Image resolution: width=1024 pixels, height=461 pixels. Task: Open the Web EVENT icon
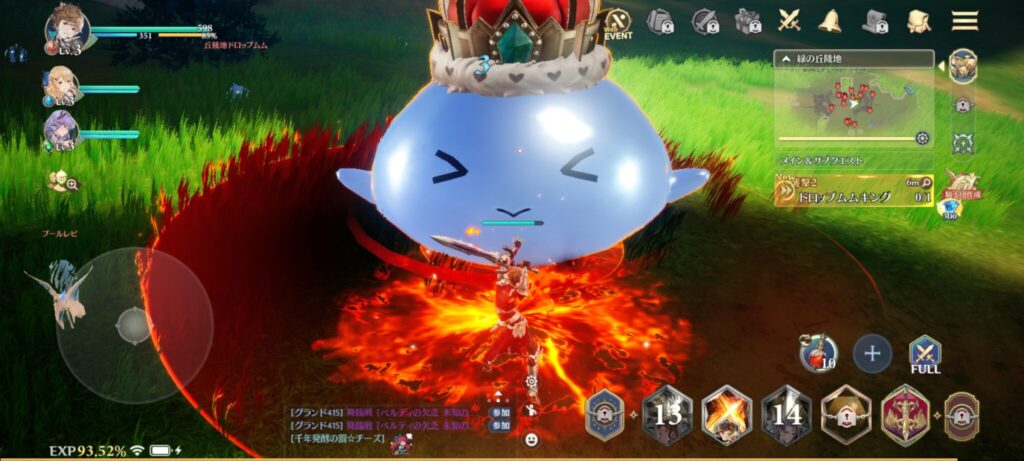[619, 22]
